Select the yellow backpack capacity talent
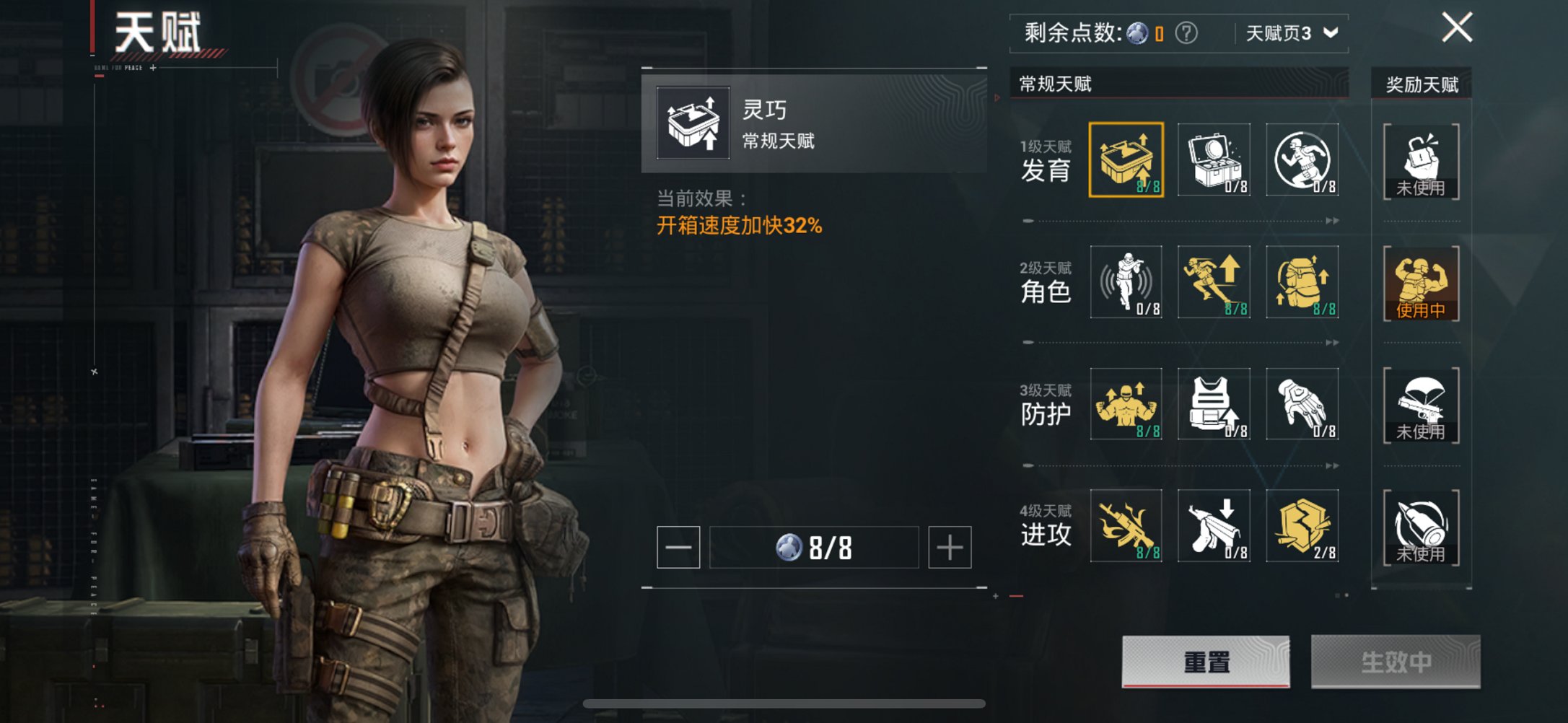The width and height of the screenshot is (1568, 723). [x=1303, y=283]
